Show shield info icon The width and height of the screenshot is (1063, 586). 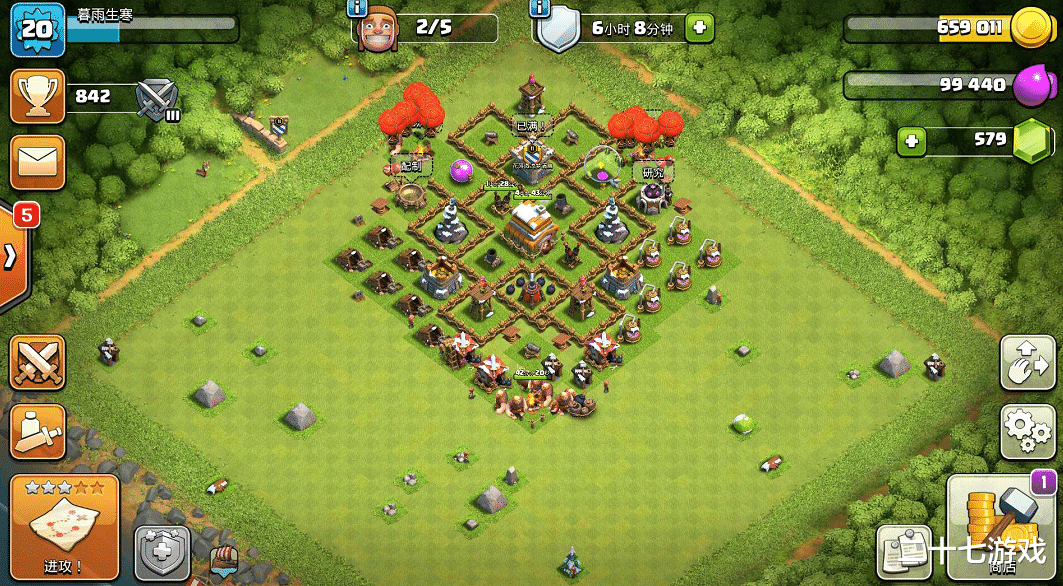click(540, 8)
